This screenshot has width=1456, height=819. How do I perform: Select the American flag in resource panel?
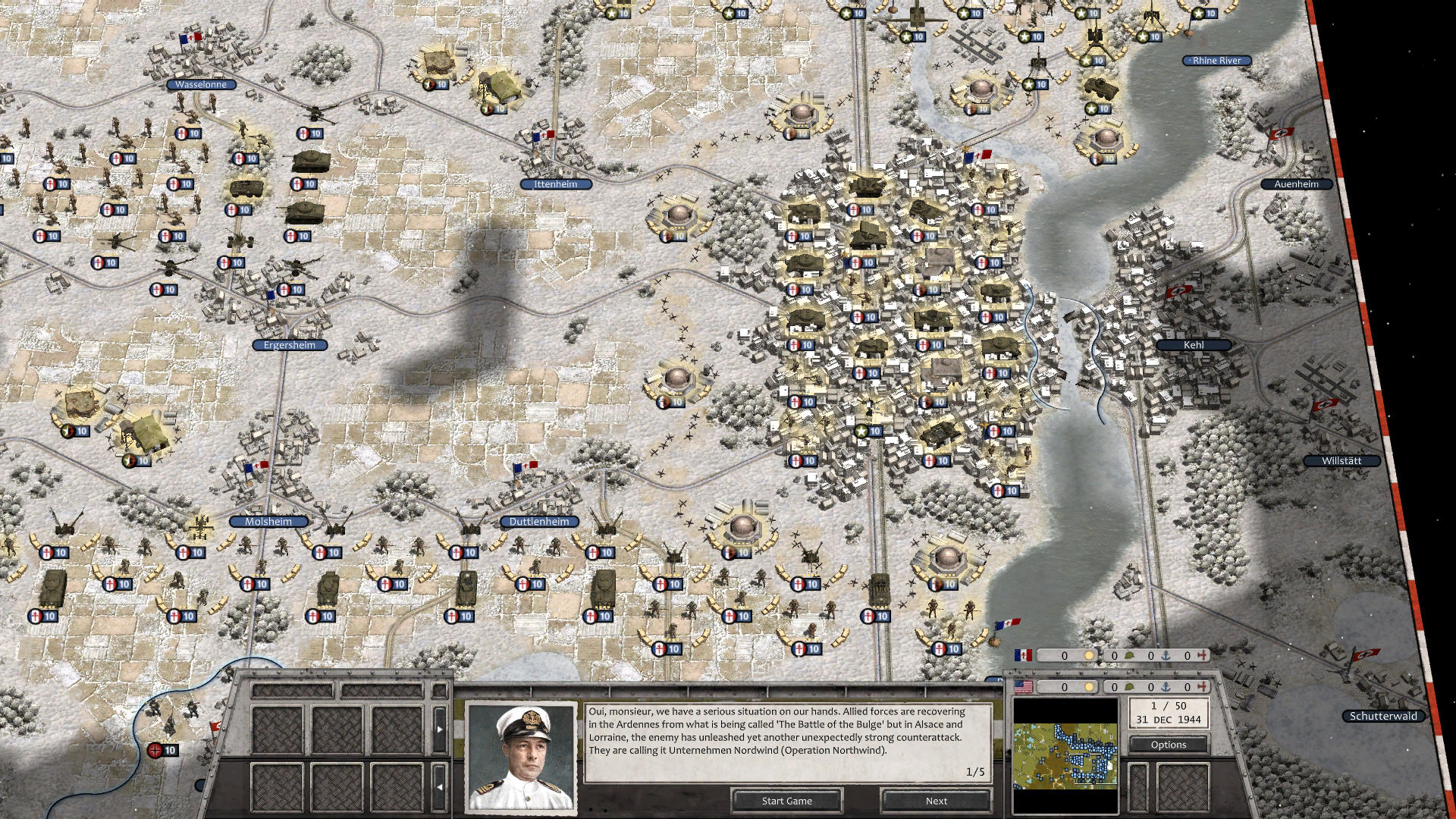tap(1023, 688)
